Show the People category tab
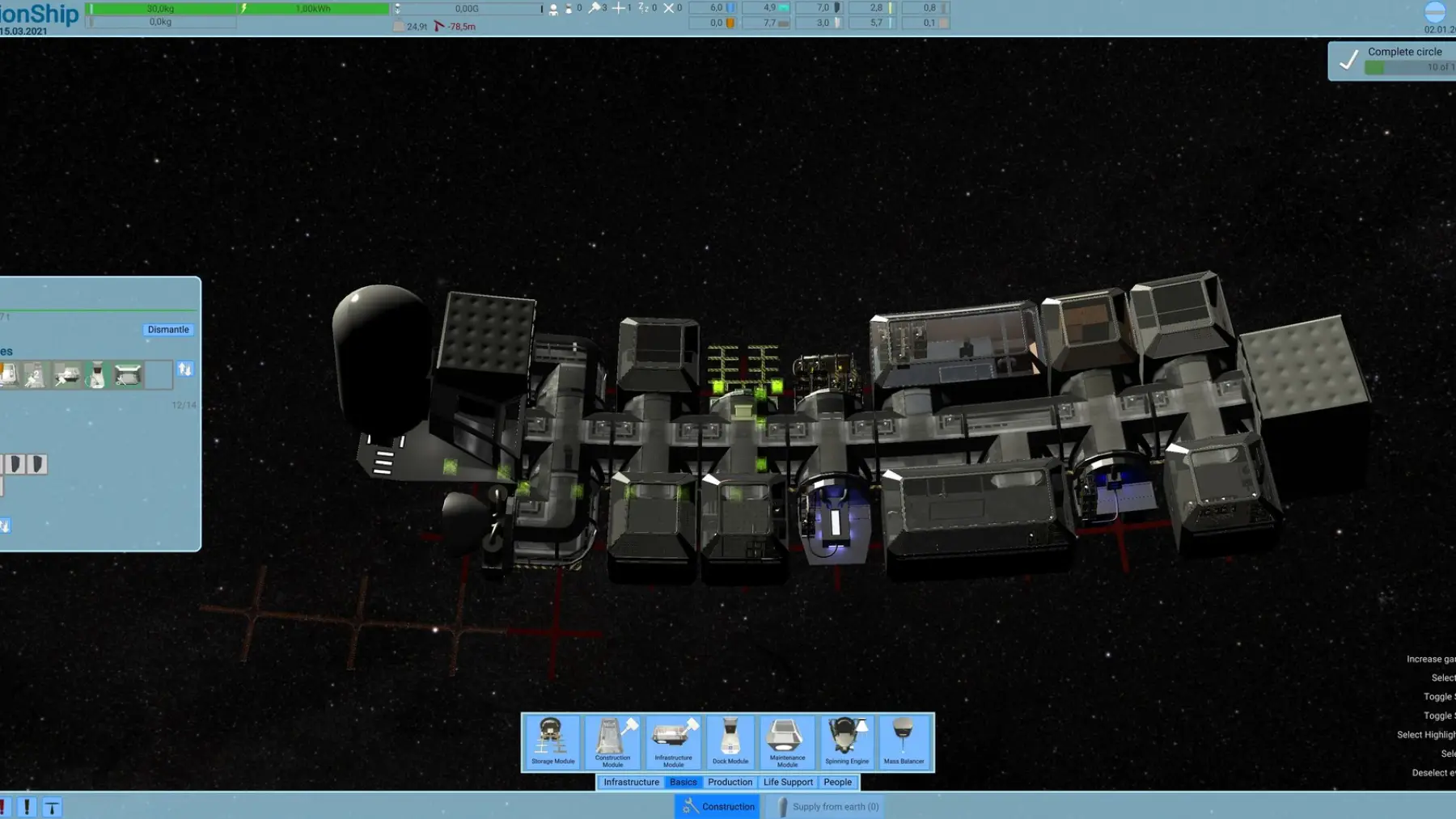Image resolution: width=1456 pixels, height=819 pixels. [x=837, y=782]
